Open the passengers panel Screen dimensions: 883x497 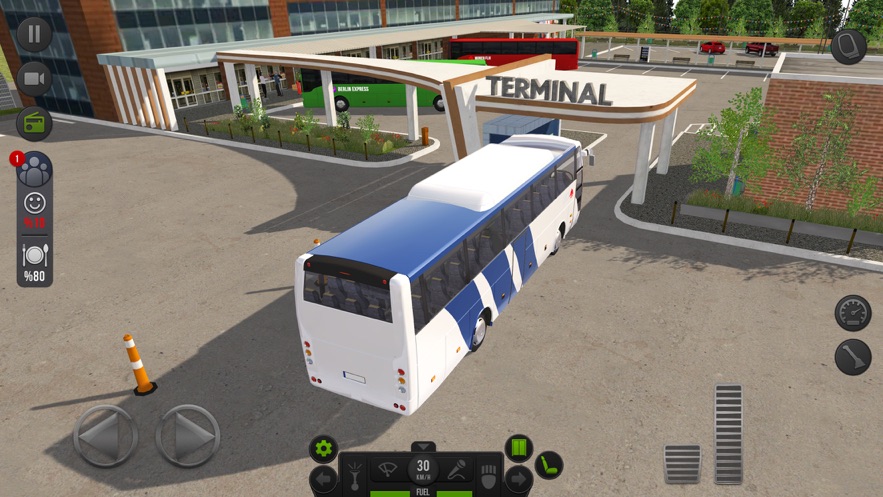coord(35,170)
